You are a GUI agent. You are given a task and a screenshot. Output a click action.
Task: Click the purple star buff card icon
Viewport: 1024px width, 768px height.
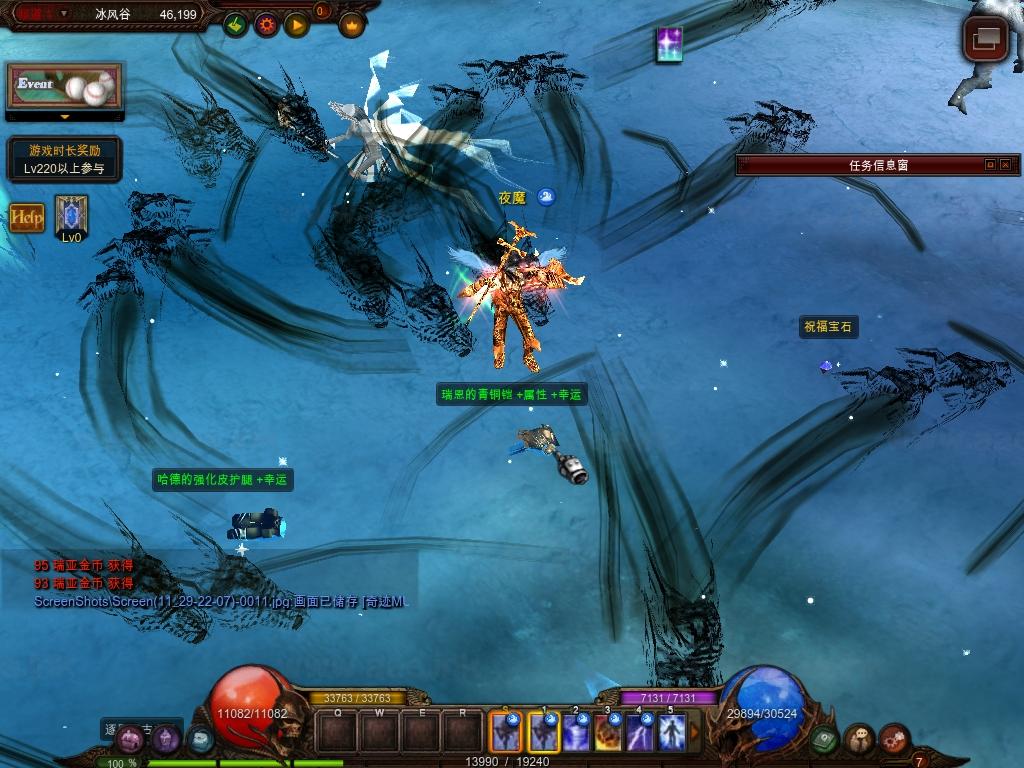(x=669, y=45)
